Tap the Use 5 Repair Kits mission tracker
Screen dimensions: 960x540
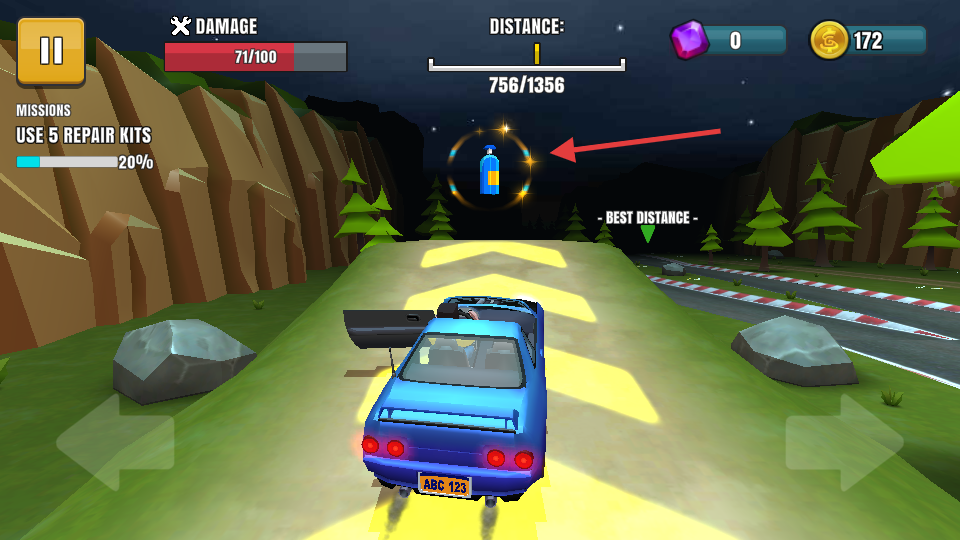(x=84, y=137)
